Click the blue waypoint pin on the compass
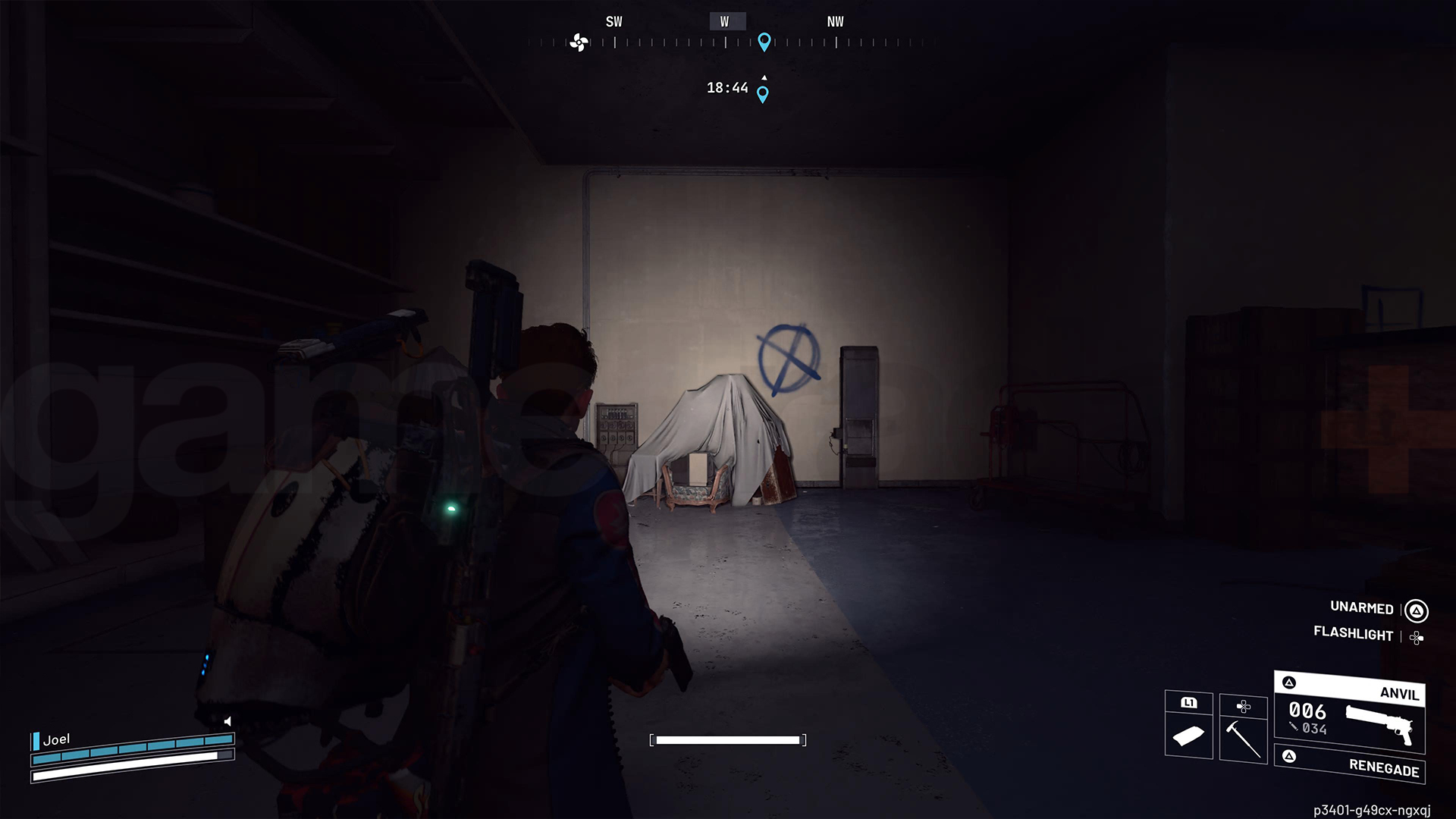Viewport: 1456px width, 819px height. click(764, 42)
